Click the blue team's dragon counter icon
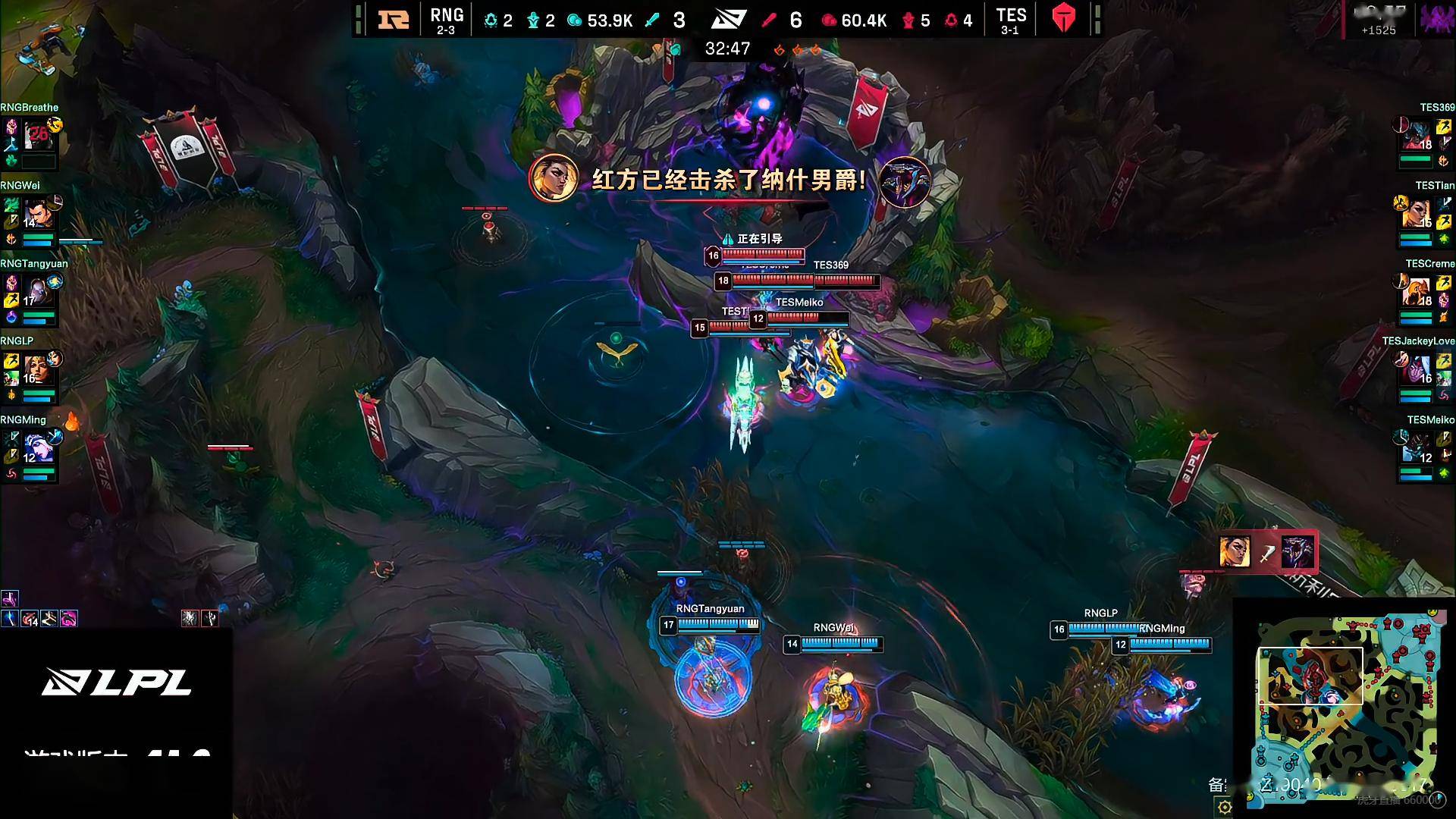Screen dimensions: 1456x819 click(491, 20)
